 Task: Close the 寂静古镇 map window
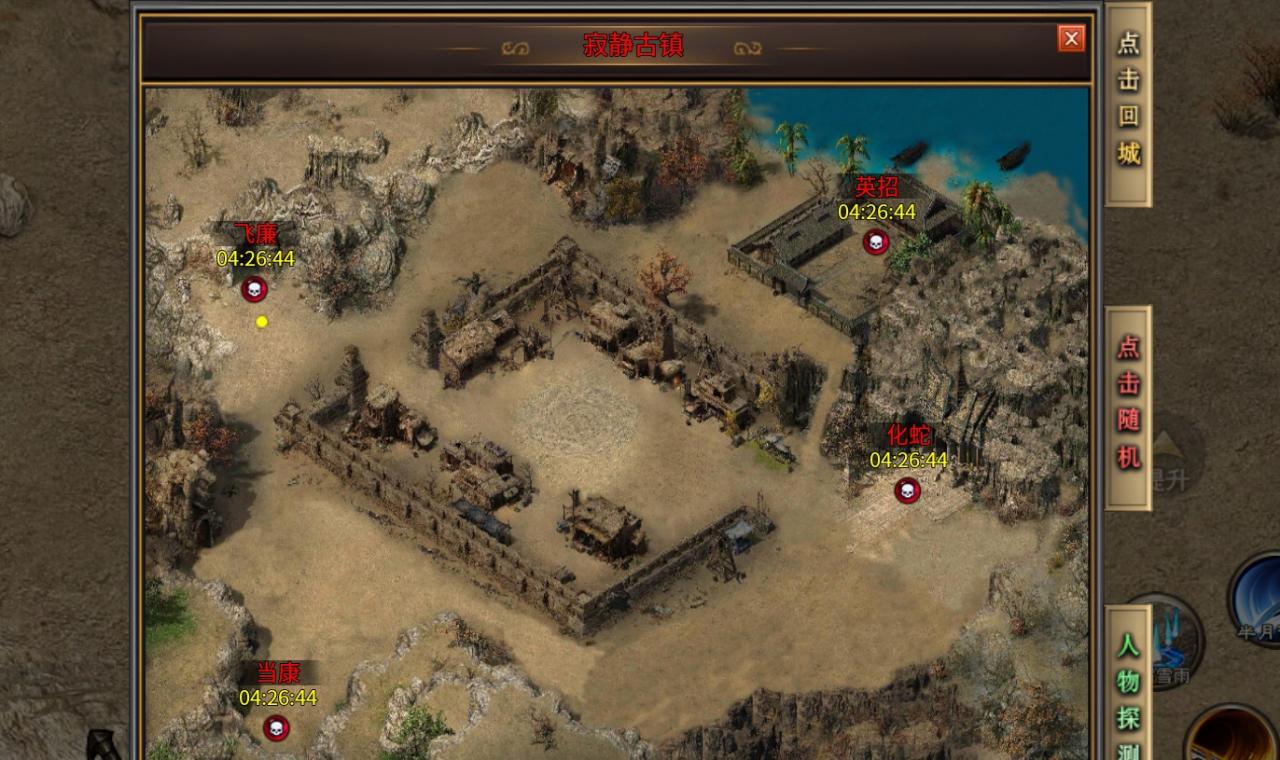tap(1071, 39)
